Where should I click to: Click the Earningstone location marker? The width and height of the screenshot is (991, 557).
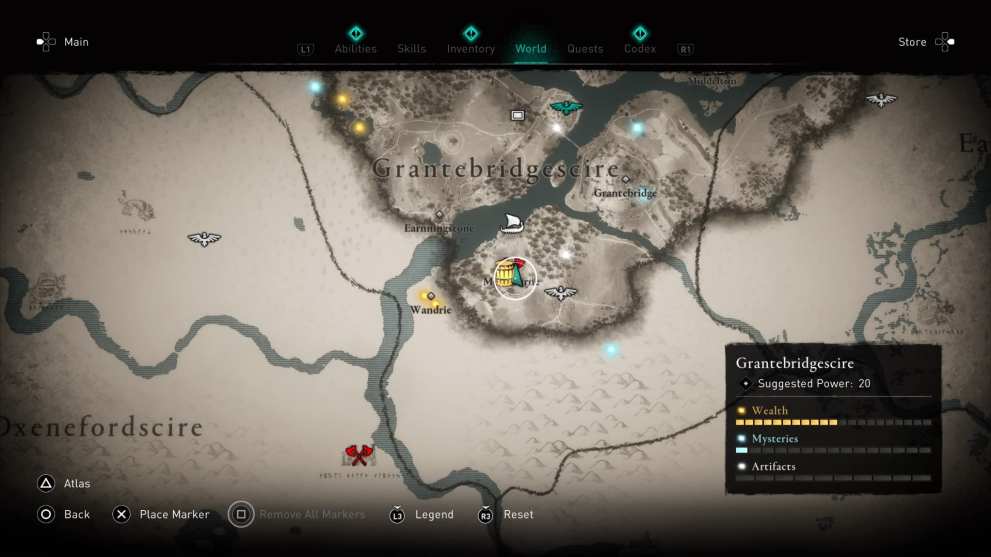(439, 214)
